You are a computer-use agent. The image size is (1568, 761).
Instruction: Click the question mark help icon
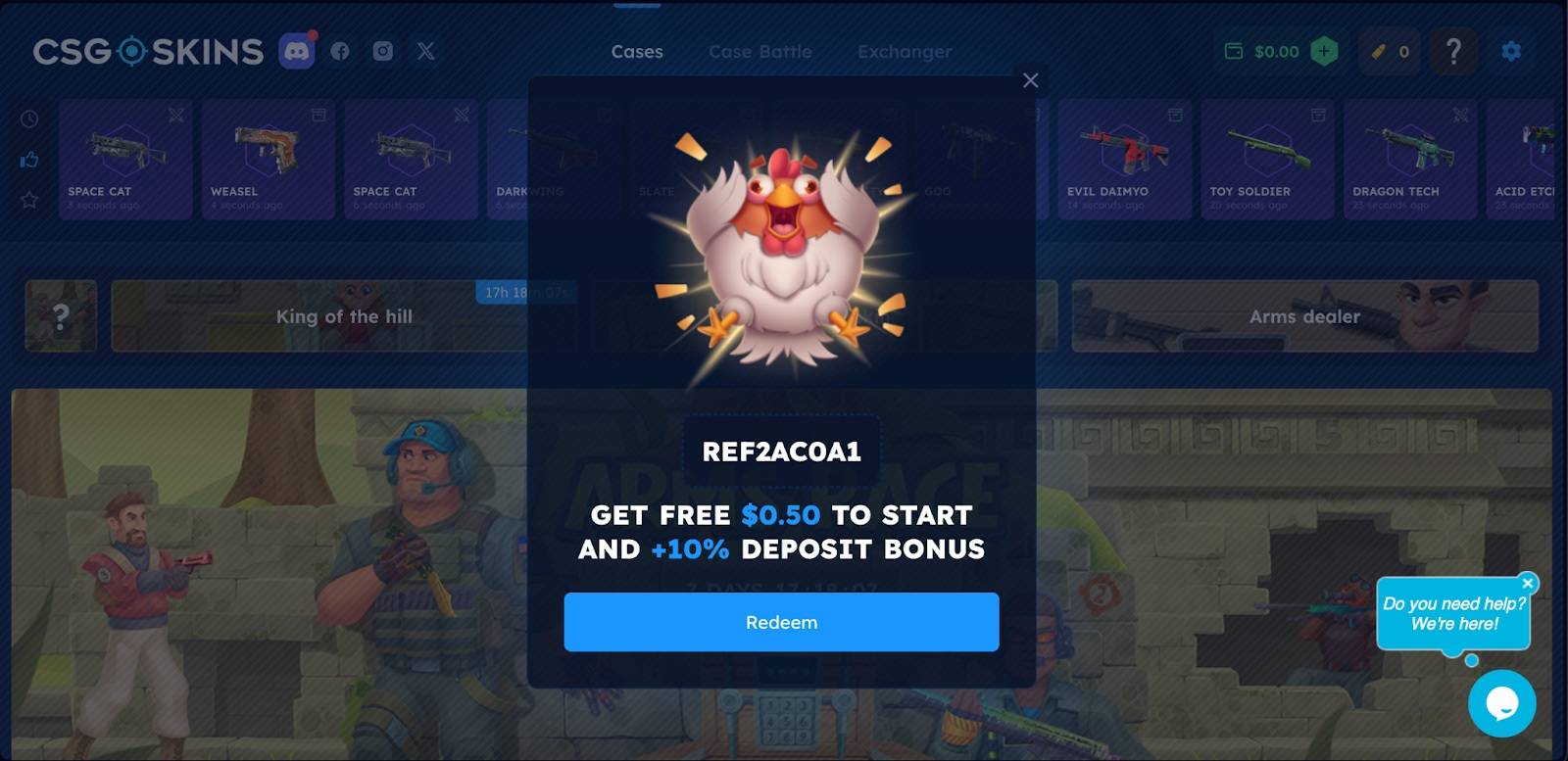click(x=1454, y=51)
